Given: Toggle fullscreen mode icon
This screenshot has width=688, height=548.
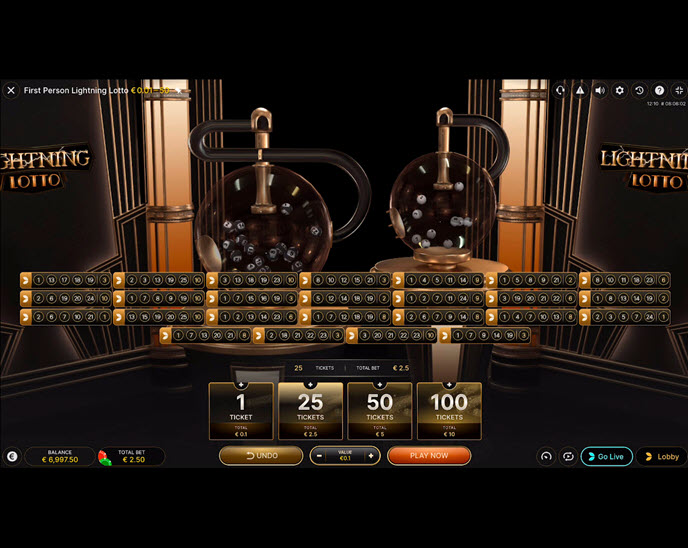Looking at the screenshot, I should coord(679,90).
